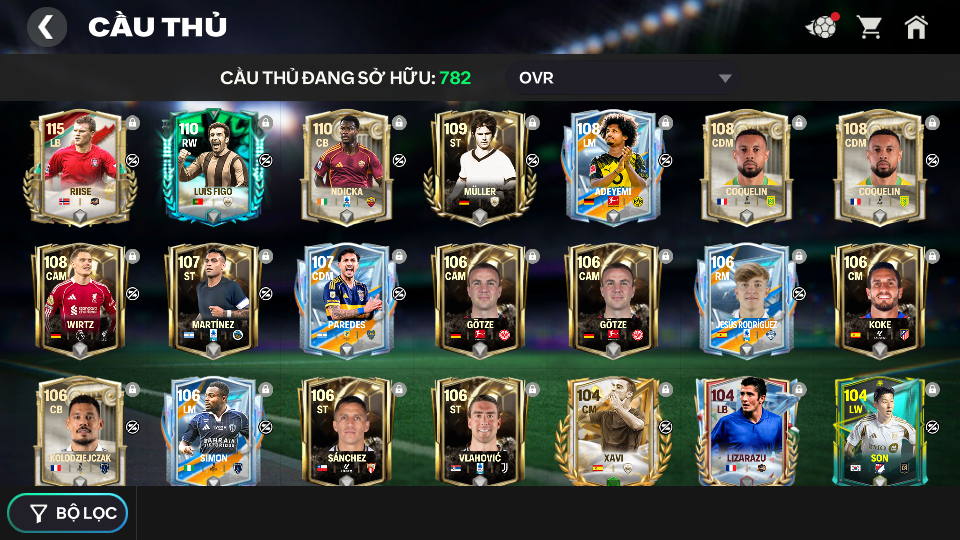The image size is (960, 540).
Task: Return to the home screen
Action: 916,27
